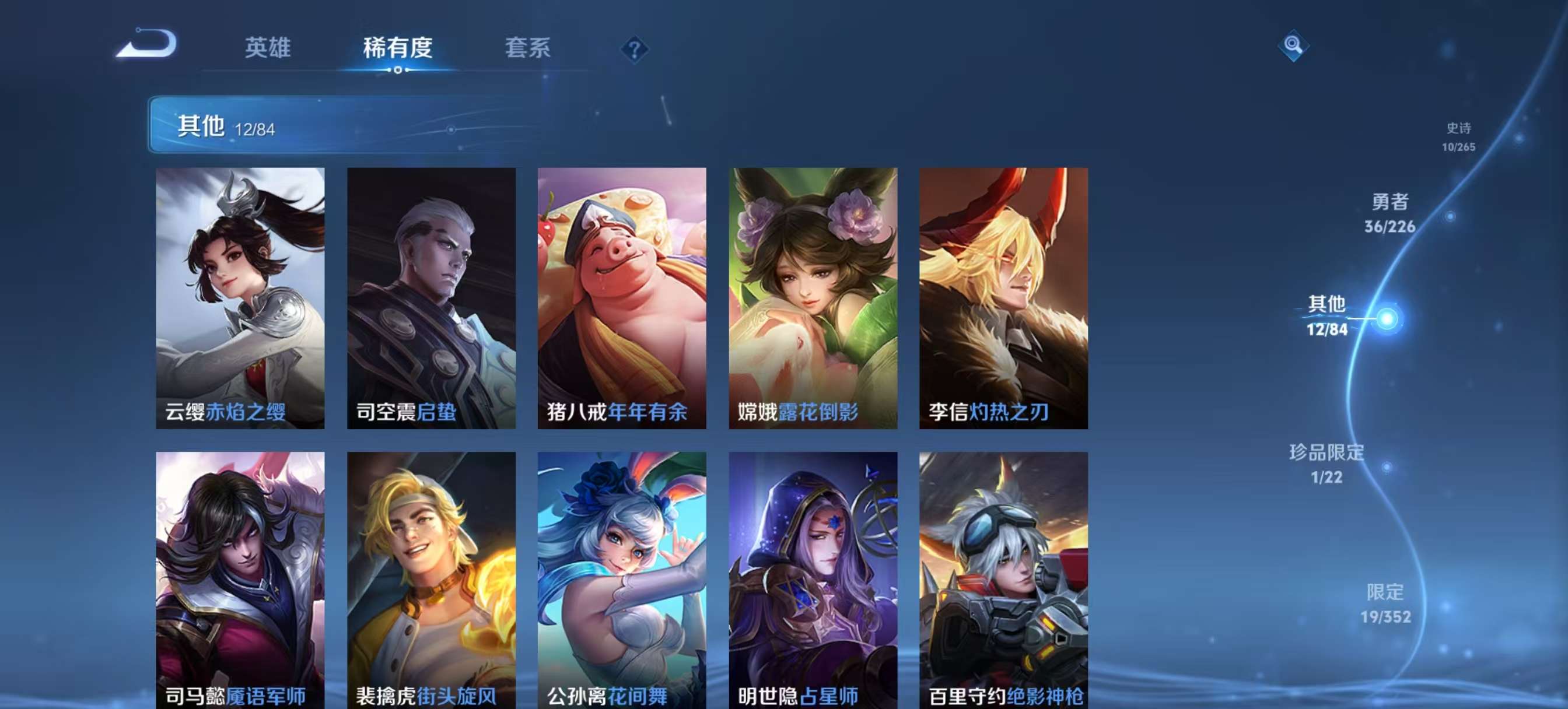Open the help question mark icon
1568x709 pixels.
pos(633,49)
